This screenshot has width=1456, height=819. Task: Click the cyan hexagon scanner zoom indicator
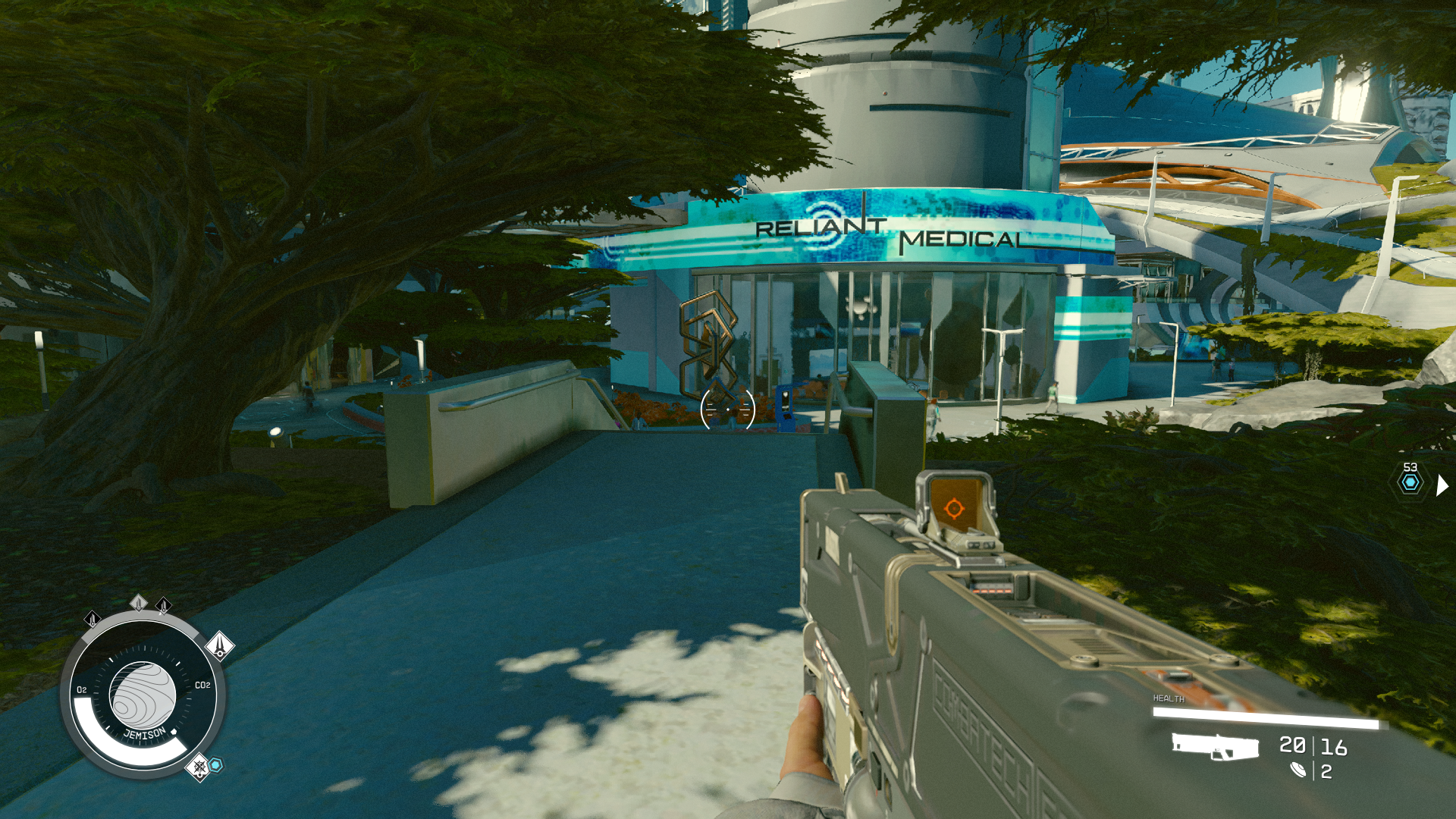coord(1410,483)
